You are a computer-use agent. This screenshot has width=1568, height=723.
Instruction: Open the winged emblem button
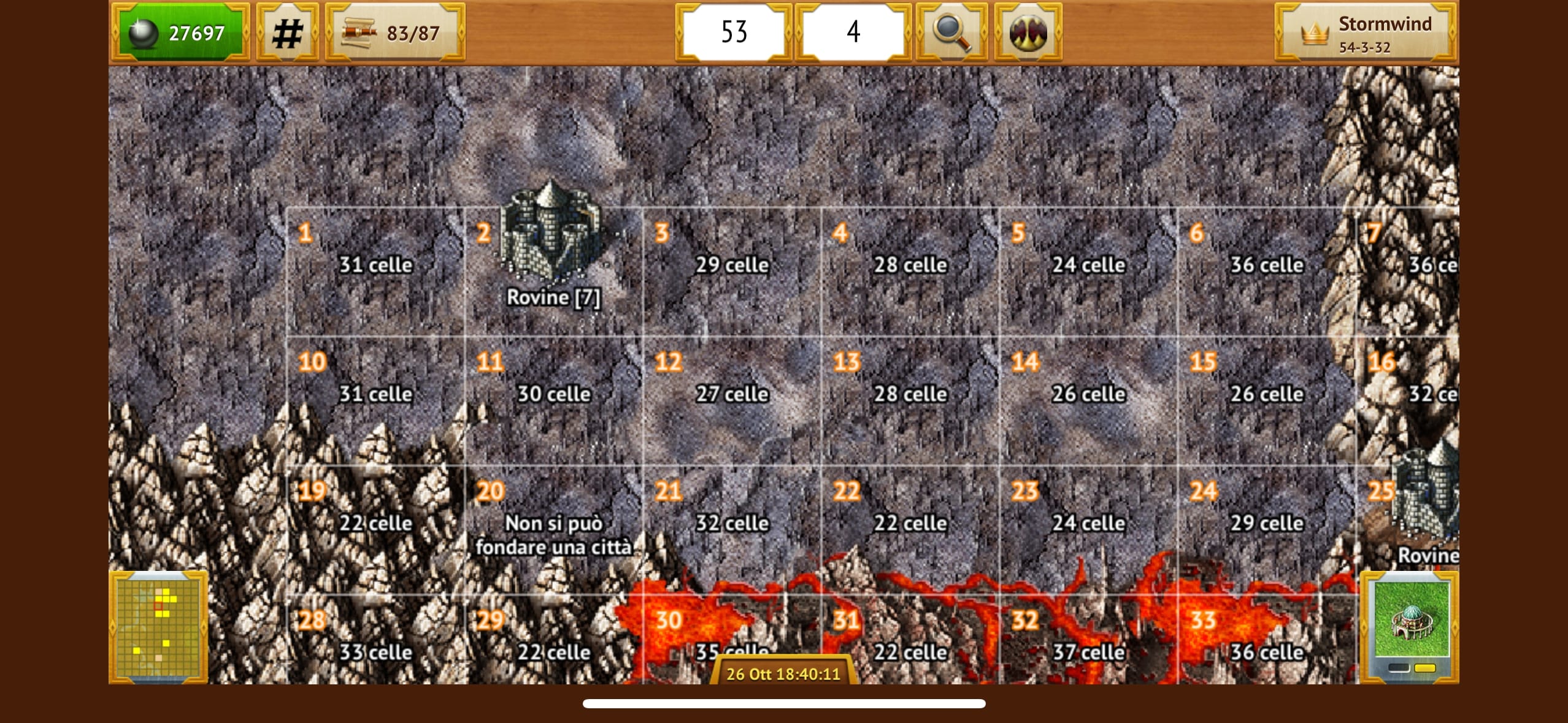point(1028,32)
